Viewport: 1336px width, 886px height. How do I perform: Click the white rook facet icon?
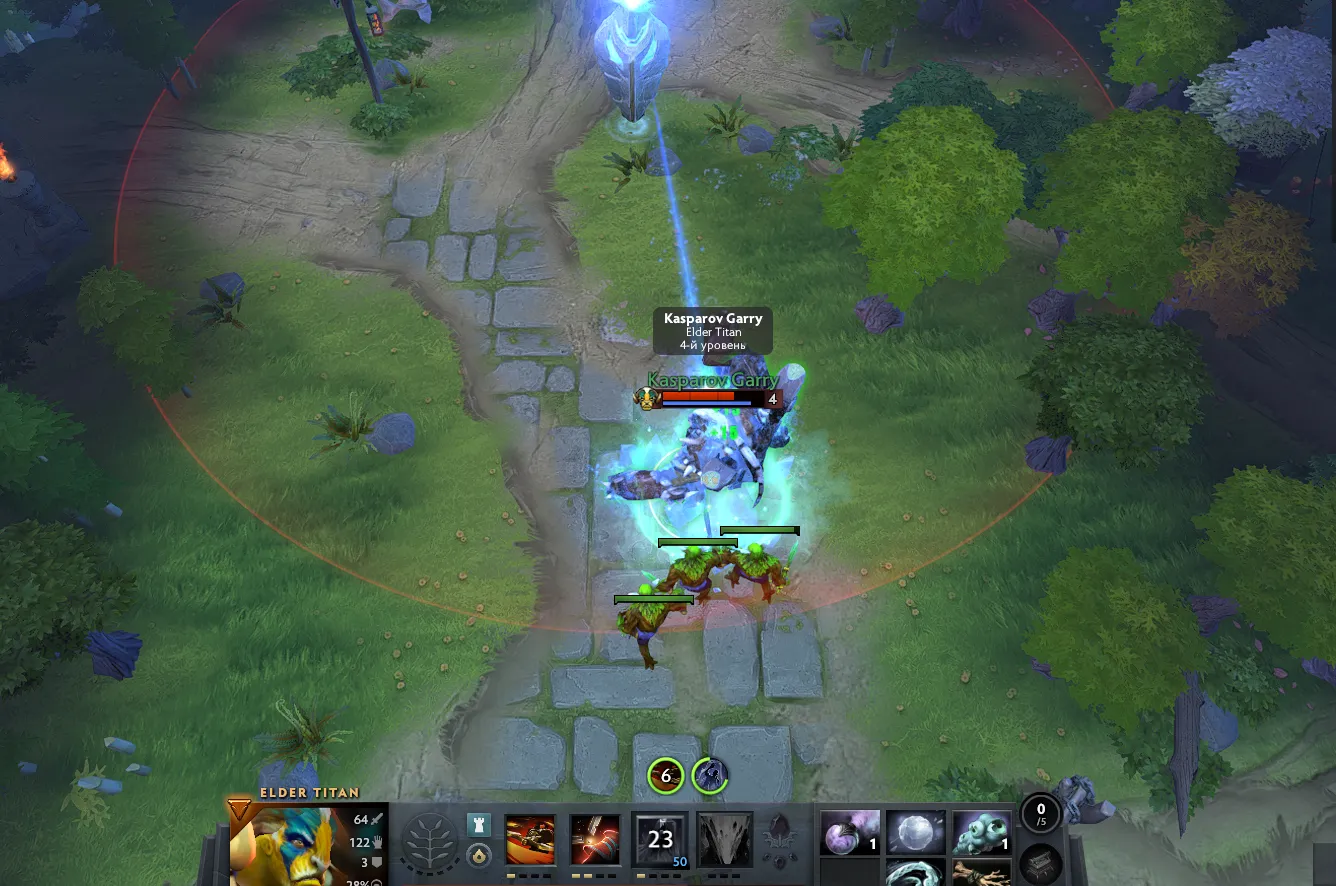[x=479, y=825]
